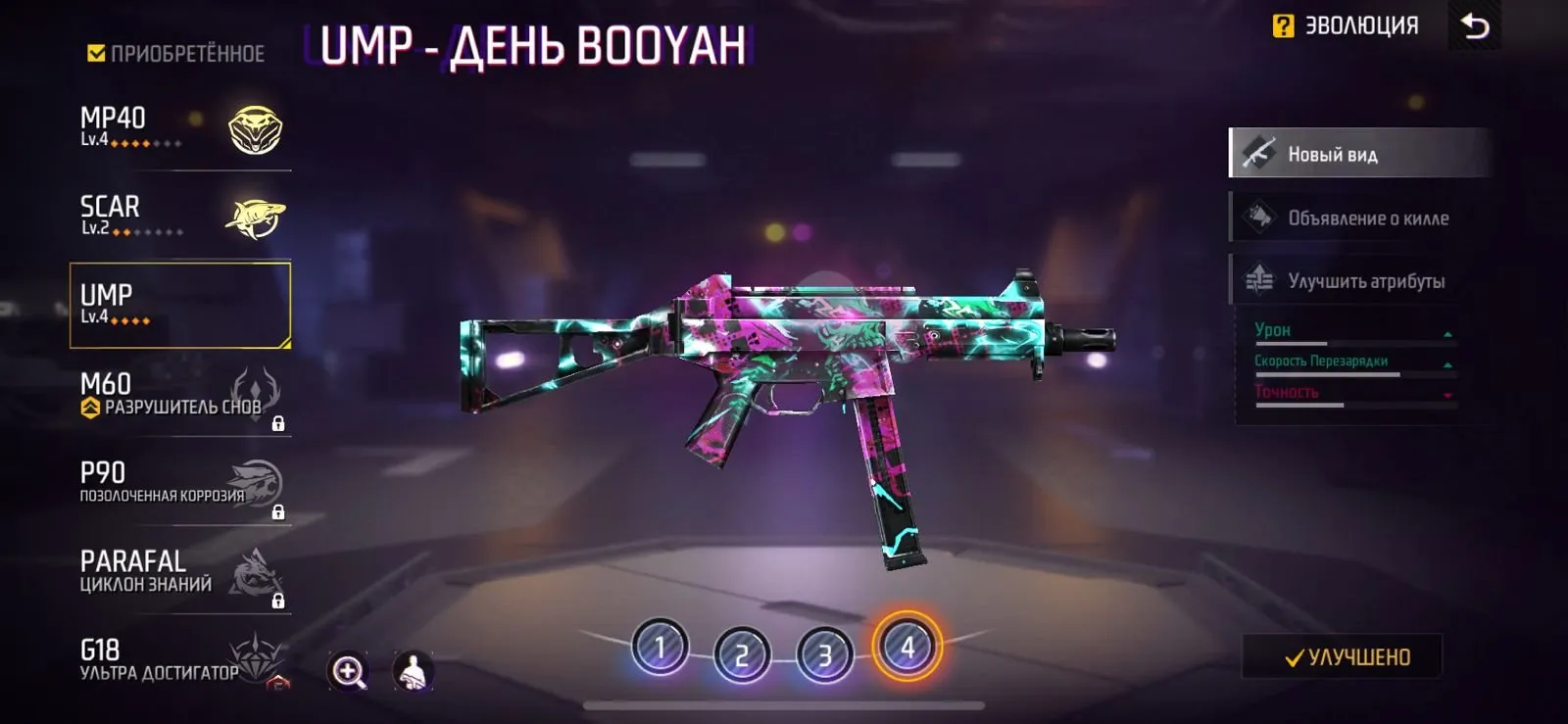Click the SCAR shark emblem icon
1568x724 pixels.
point(255,217)
